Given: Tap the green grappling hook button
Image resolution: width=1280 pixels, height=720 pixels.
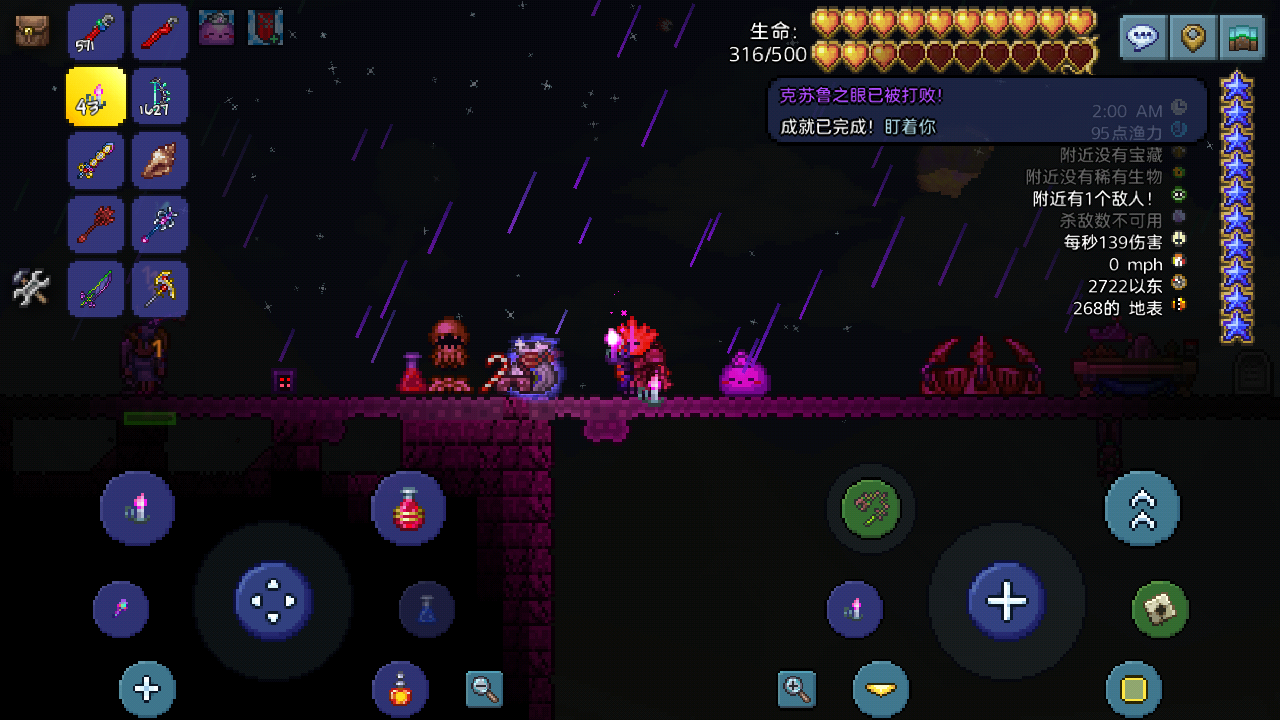Looking at the screenshot, I should click(871, 508).
